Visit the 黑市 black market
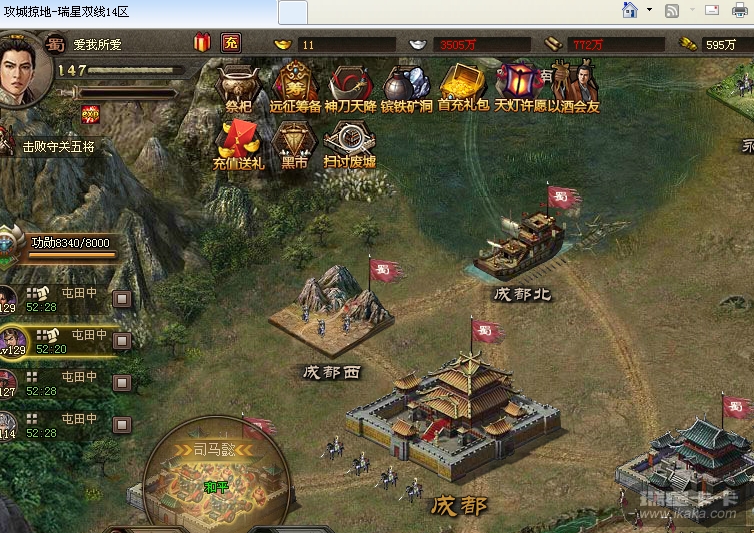The width and height of the screenshot is (754, 533). [x=294, y=142]
